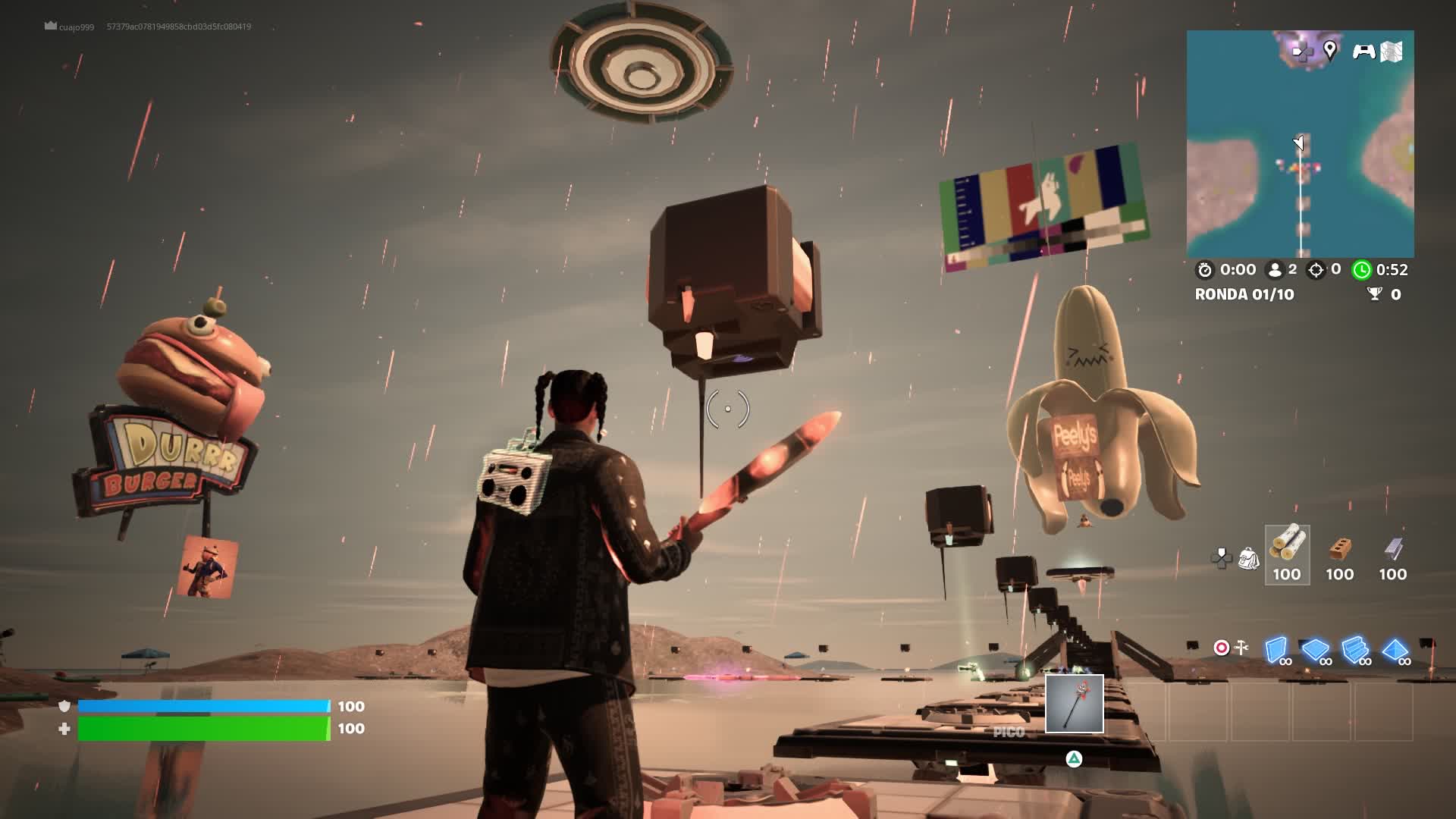This screenshot has height=819, width=1456.
Task: Click the folded map icon
Action: (x=1392, y=52)
